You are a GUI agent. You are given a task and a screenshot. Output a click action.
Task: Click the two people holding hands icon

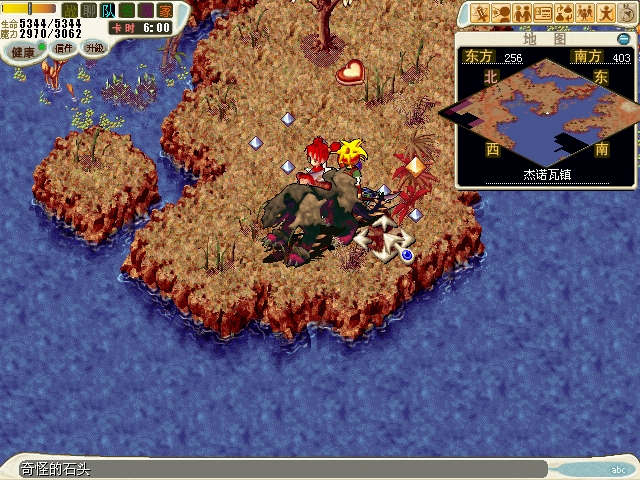(523, 13)
